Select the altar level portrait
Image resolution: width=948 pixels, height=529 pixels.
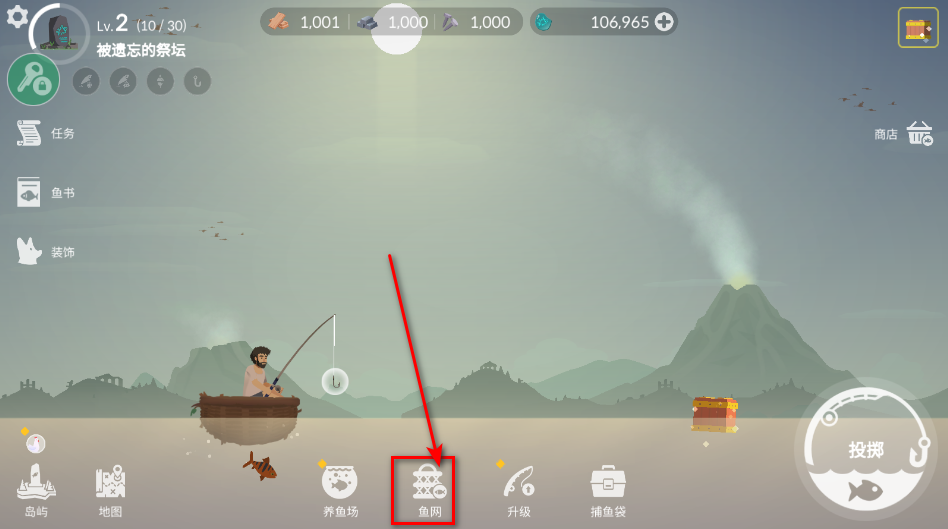coord(60,33)
